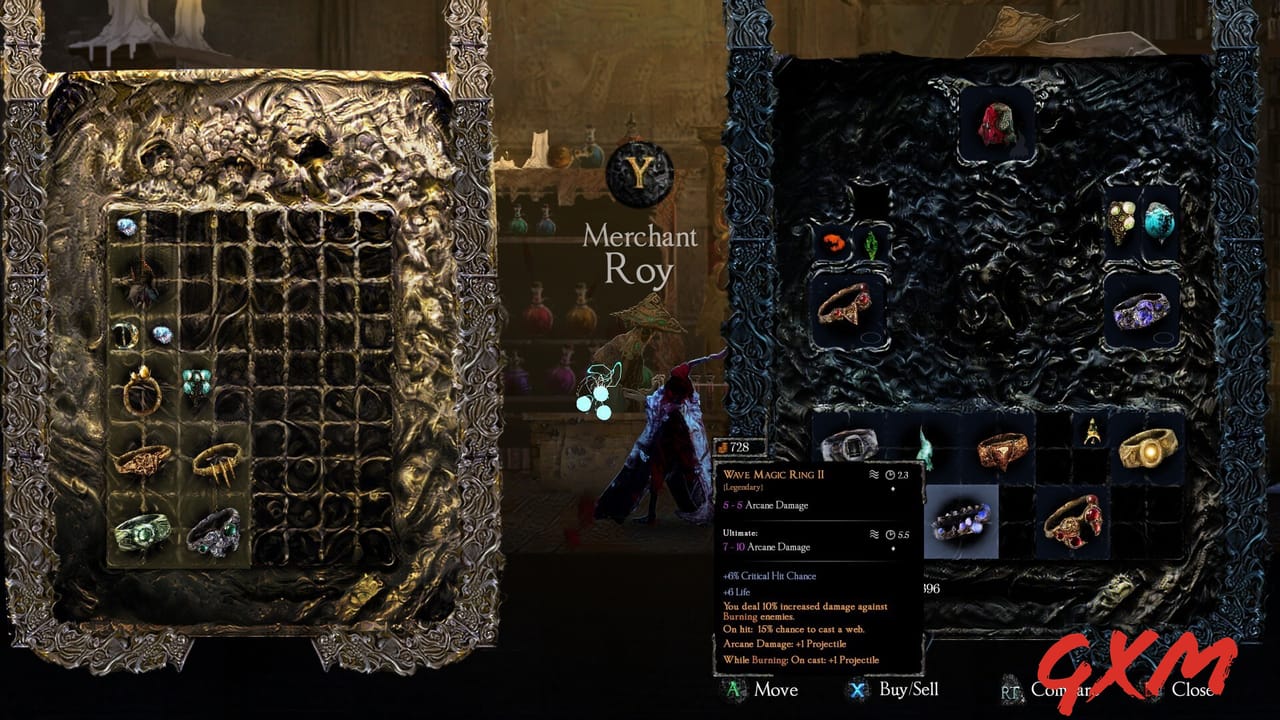The image size is (1280, 720).
Task: Select the spiked gold ring
Action: pyautogui.click(x=217, y=463)
